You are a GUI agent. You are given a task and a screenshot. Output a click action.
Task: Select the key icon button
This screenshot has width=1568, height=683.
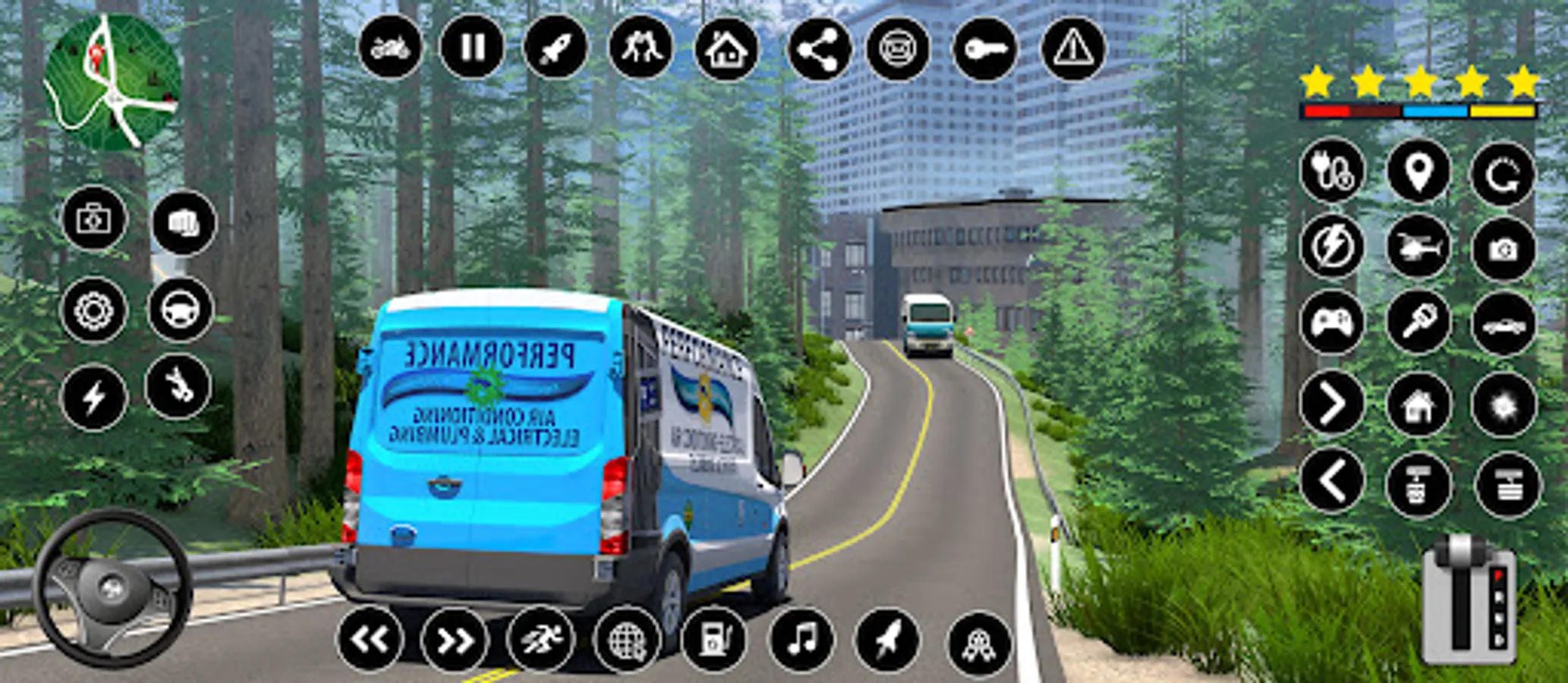point(985,49)
